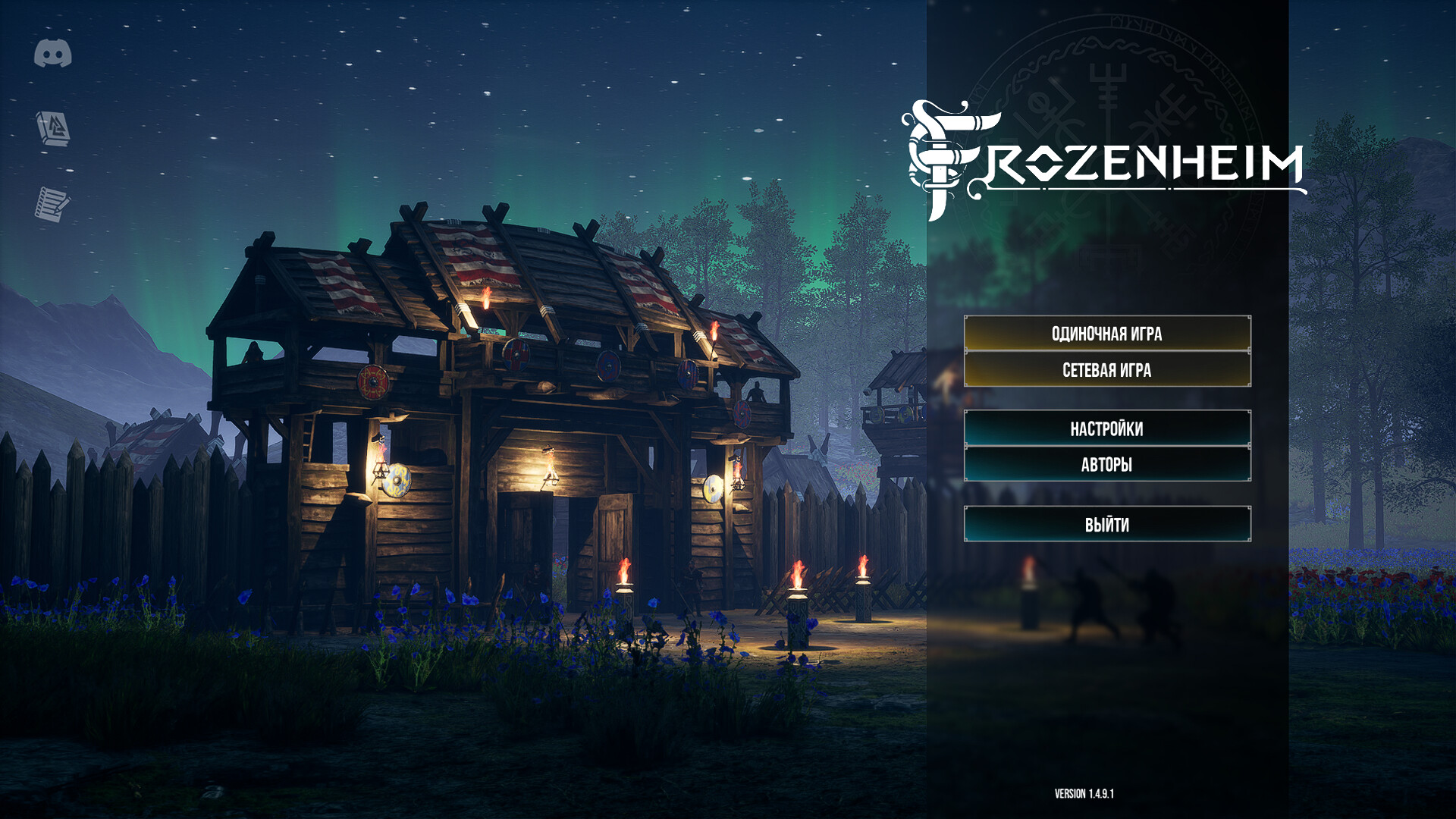Show the Авторы credits screen
The height and width of the screenshot is (819, 1456).
[1106, 464]
